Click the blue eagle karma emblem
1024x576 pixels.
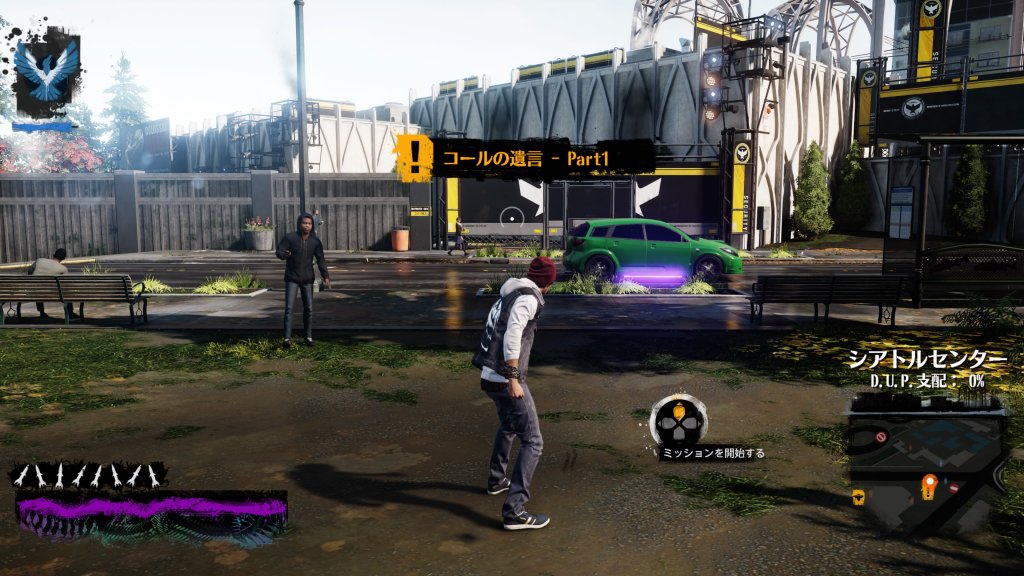pos(45,70)
